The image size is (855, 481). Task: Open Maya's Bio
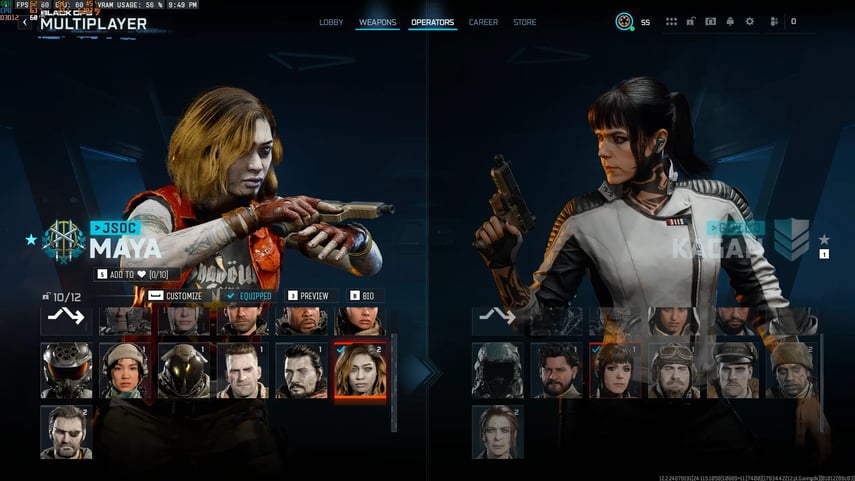coord(365,296)
